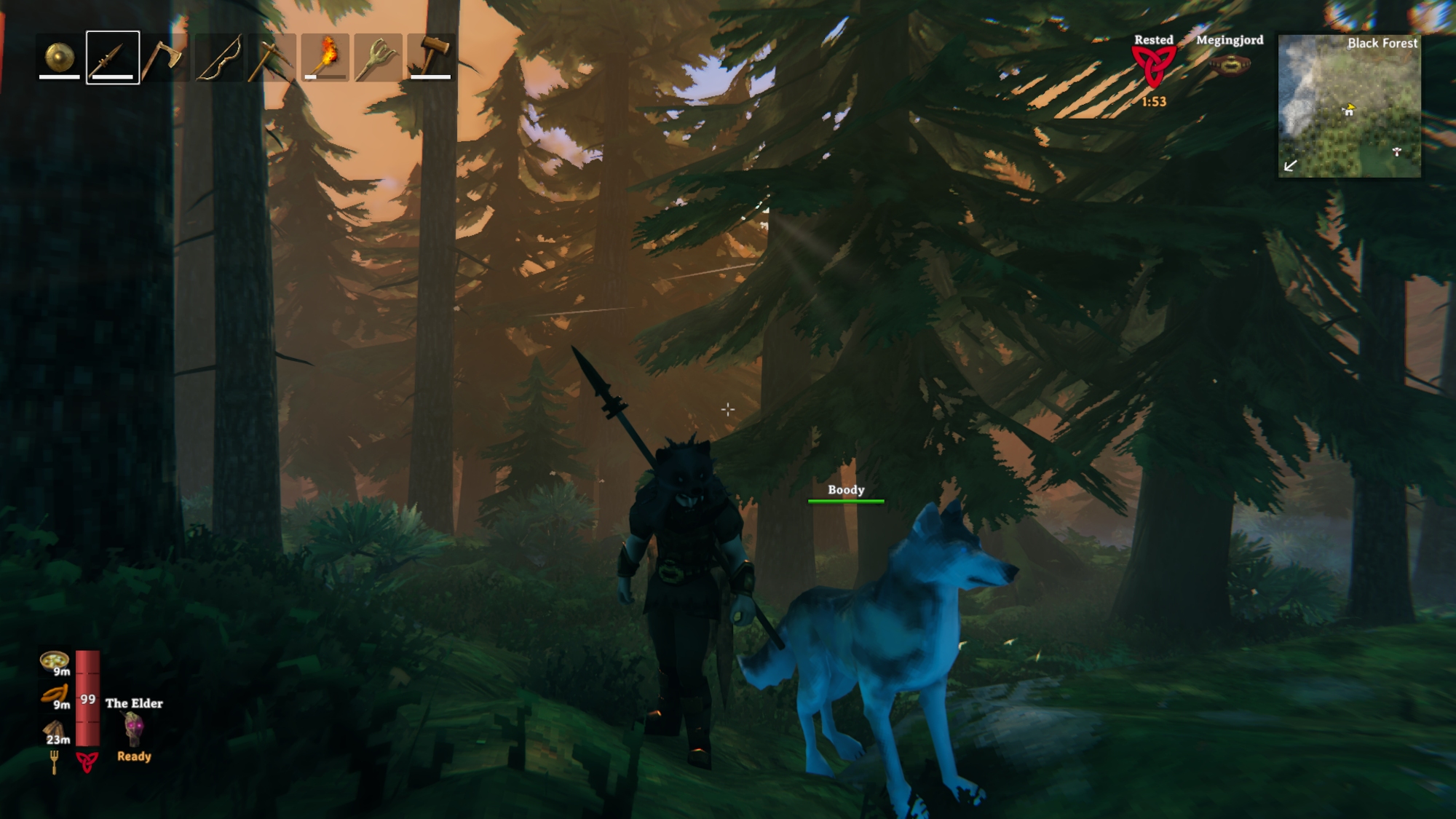Pick the pickaxe hotbar slot
Viewport: 1456px width, 819px height.
[x=272, y=57]
